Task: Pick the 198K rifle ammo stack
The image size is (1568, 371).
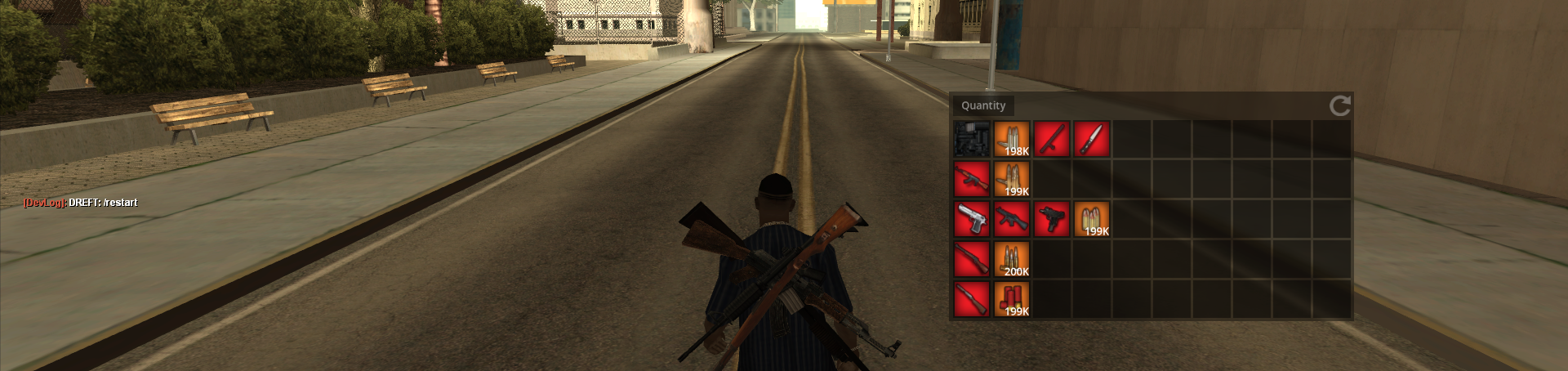Action: pyautogui.click(x=1012, y=139)
